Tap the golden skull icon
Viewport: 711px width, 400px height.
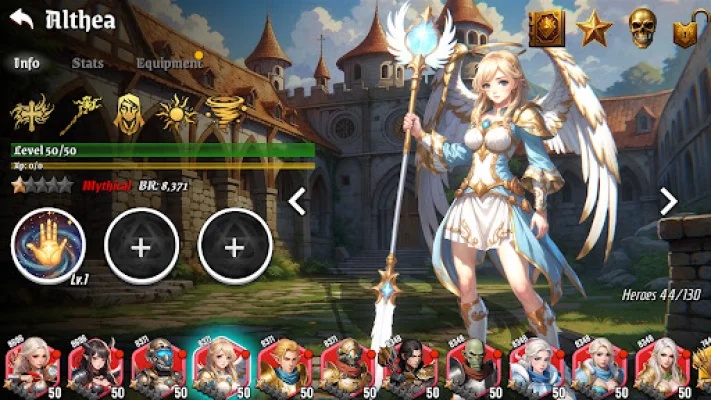[x=642, y=28]
